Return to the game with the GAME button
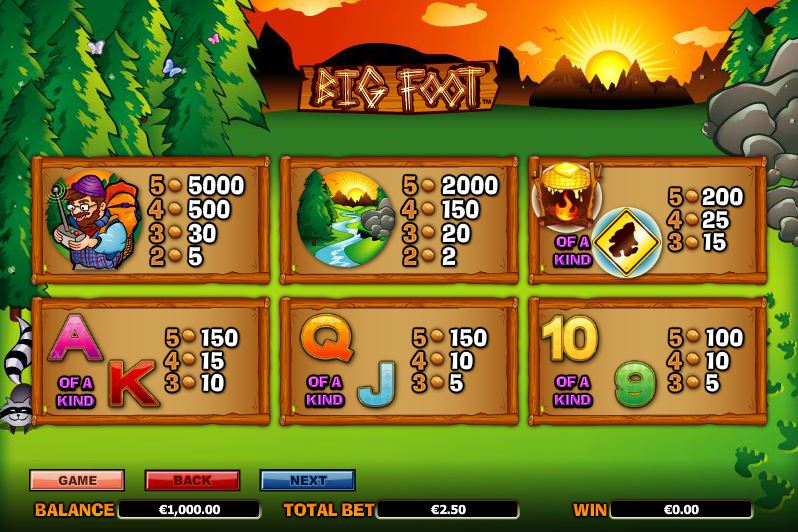The width and height of the screenshot is (798, 532). (x=77, y=480)
